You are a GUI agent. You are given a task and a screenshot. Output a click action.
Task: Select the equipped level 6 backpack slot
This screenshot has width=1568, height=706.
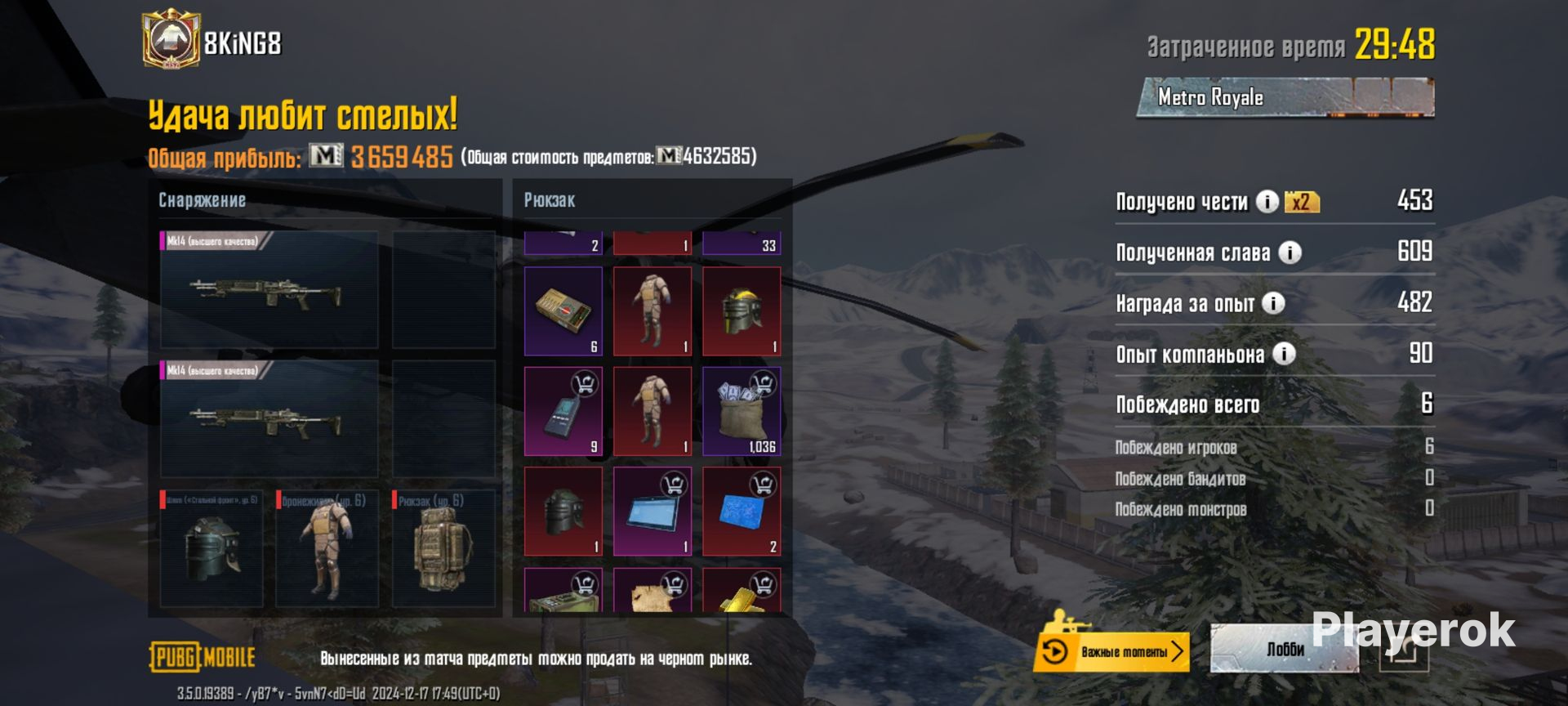[443, 548]
